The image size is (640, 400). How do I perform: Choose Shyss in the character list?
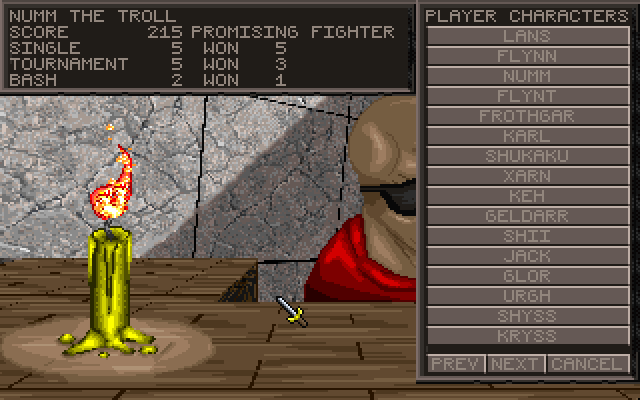[x=527, y=316]
